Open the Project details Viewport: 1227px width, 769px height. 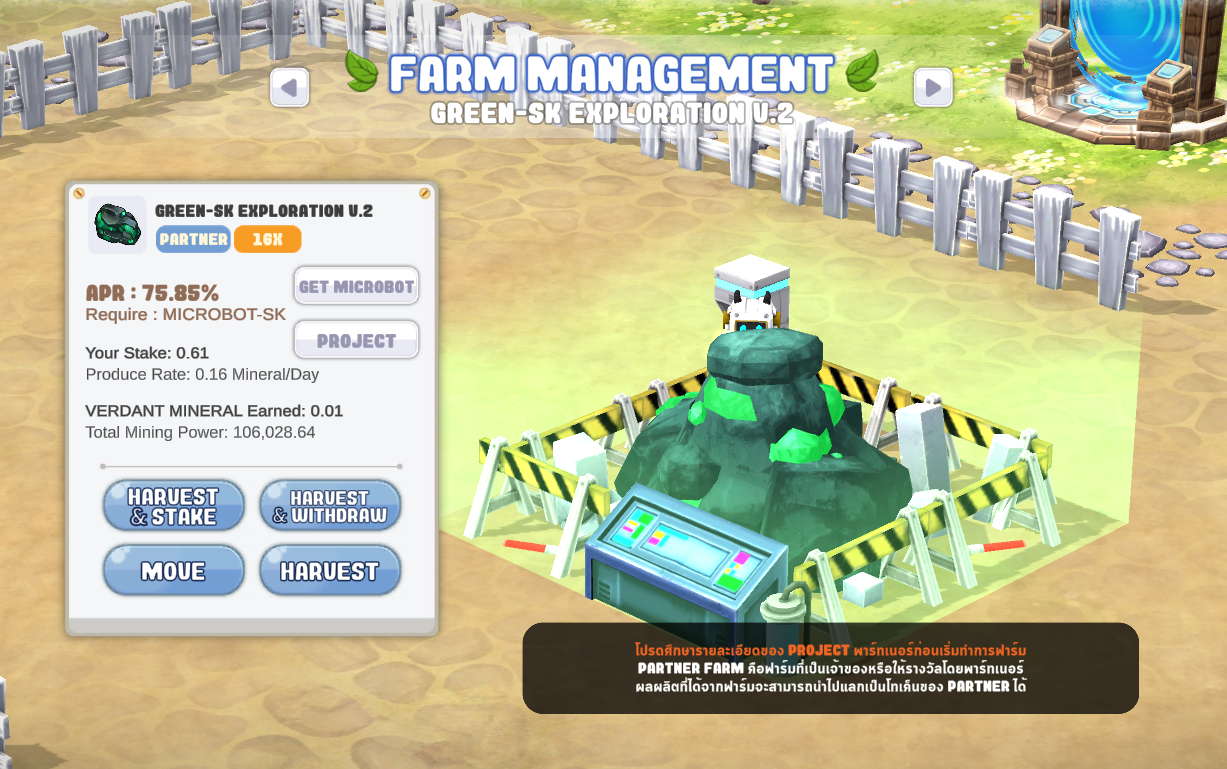click(x=356, y=340)
